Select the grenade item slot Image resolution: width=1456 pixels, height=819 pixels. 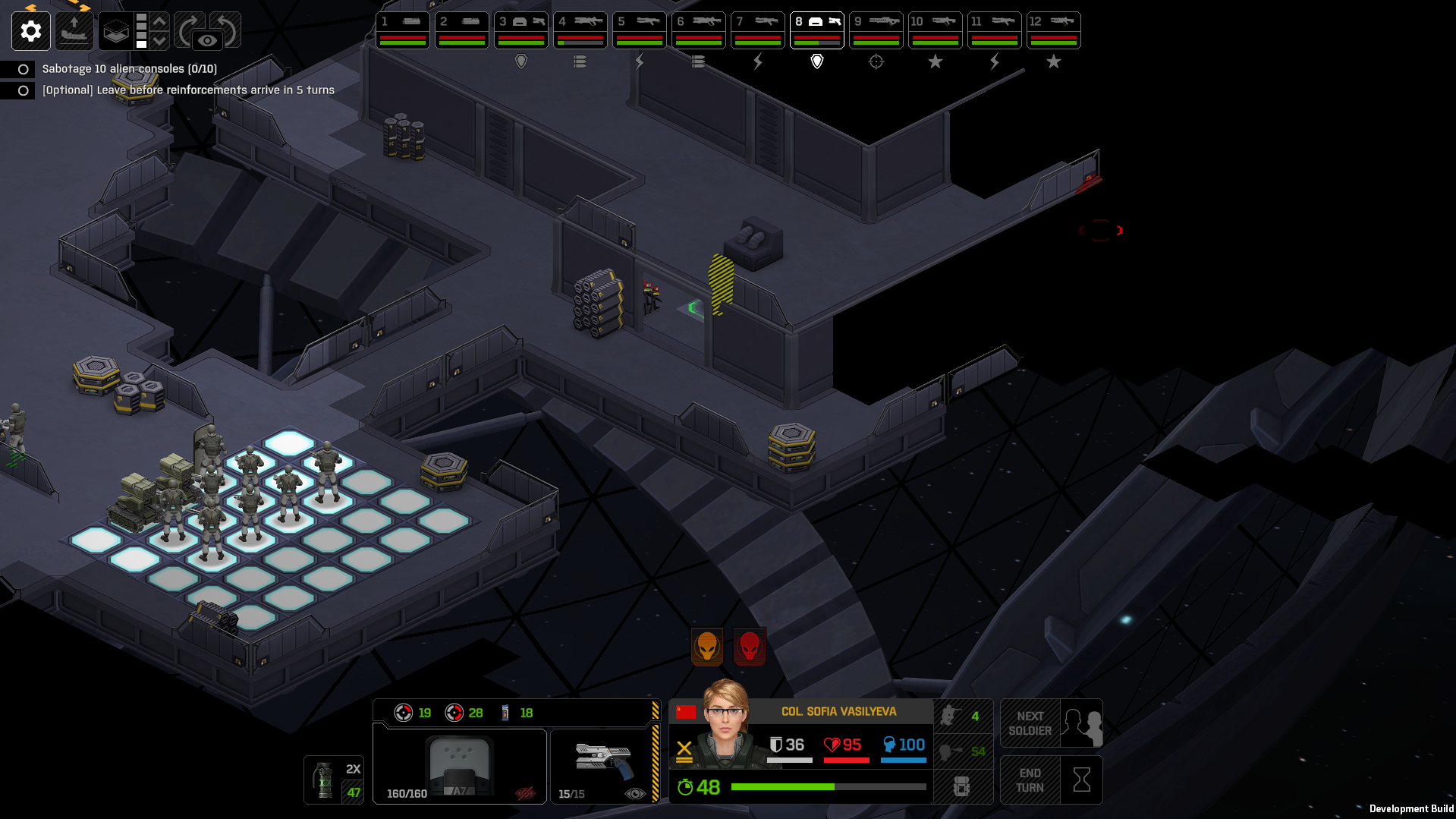tap(334, 780)
